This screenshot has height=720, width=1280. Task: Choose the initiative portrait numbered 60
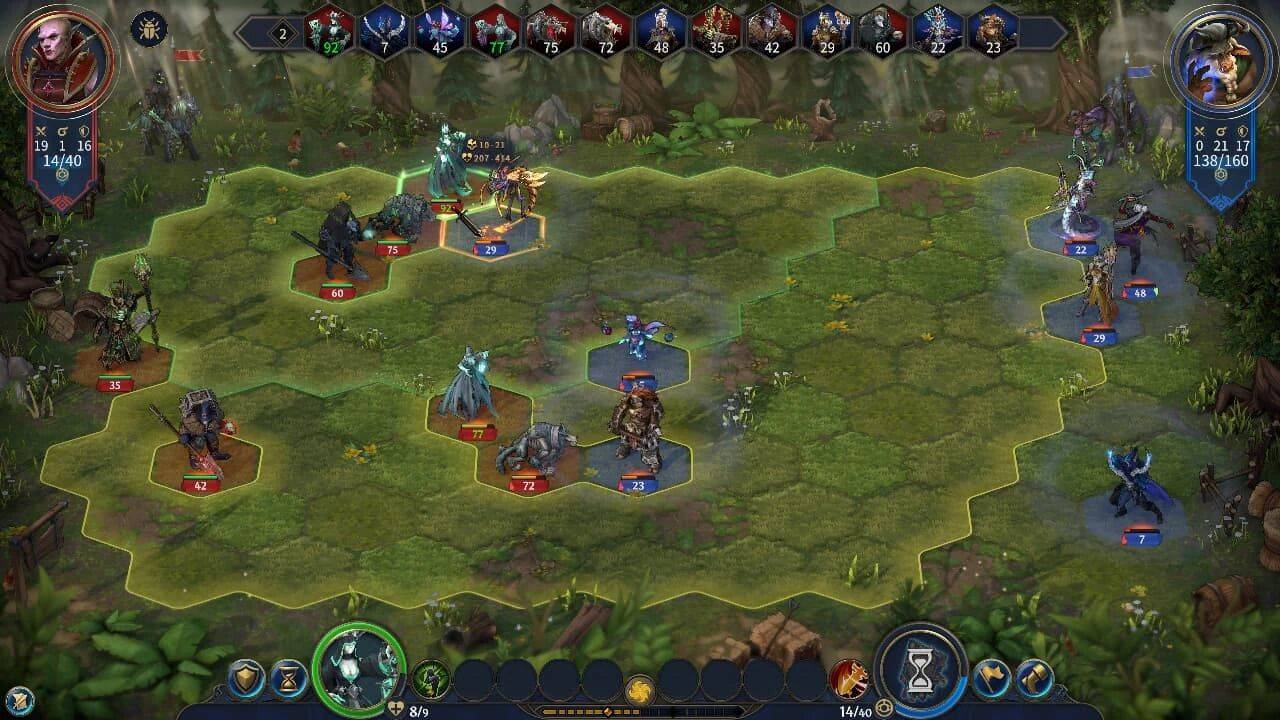tap(881, 32)
